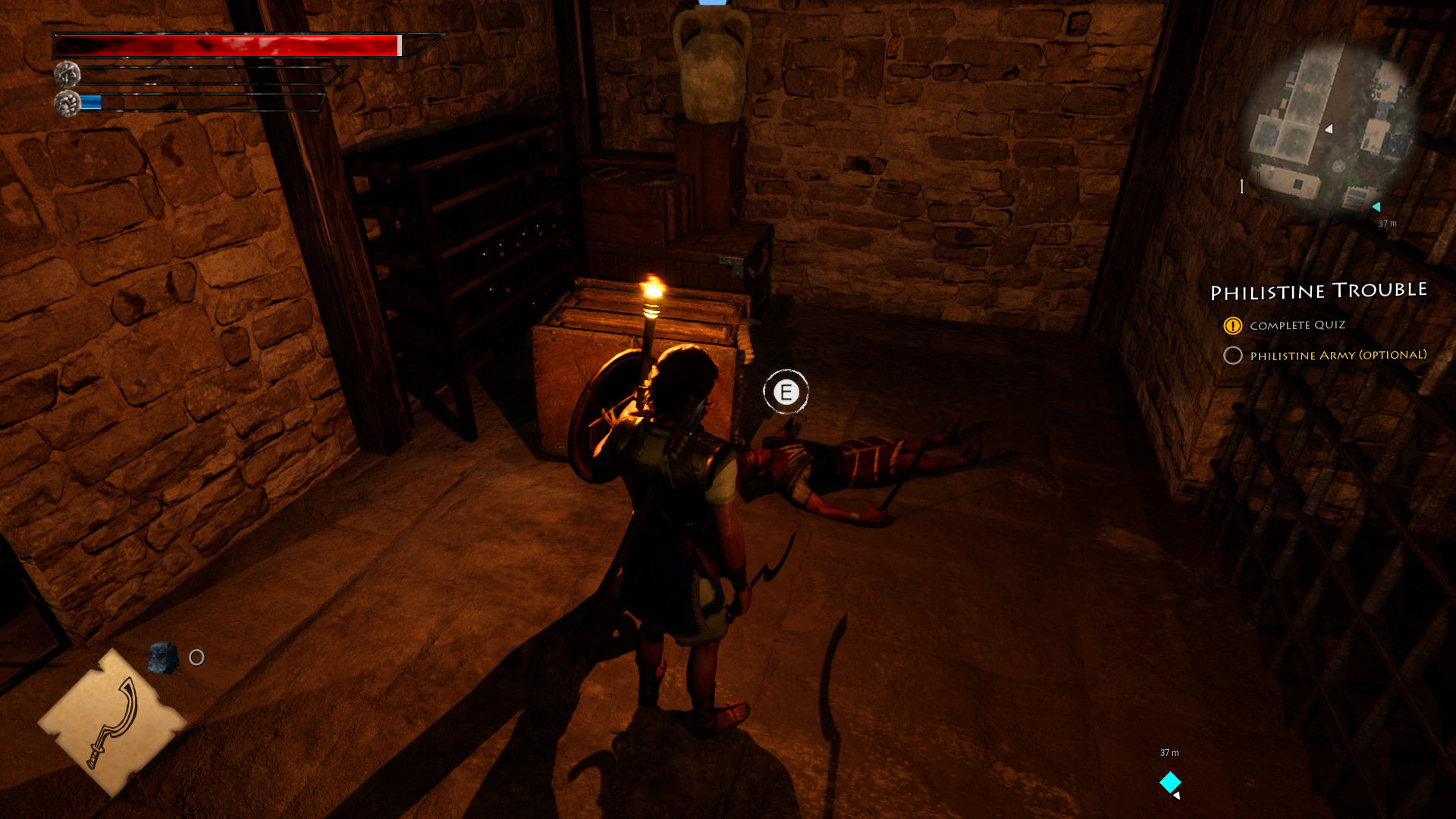Click the Complete Quiz objective text
The image size is (1456, 819).
pyautogui.click(x=1300, y=325)
